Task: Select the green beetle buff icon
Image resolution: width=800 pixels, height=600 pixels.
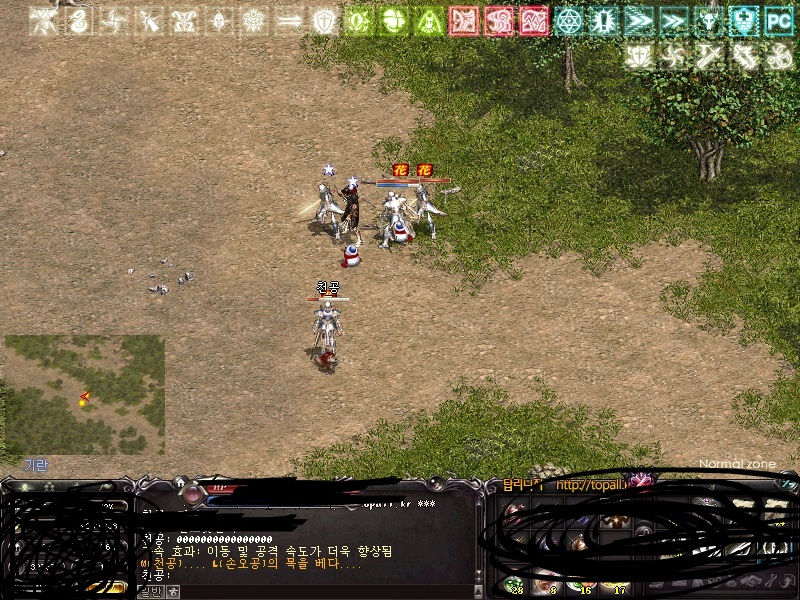Action: (394, 20)
